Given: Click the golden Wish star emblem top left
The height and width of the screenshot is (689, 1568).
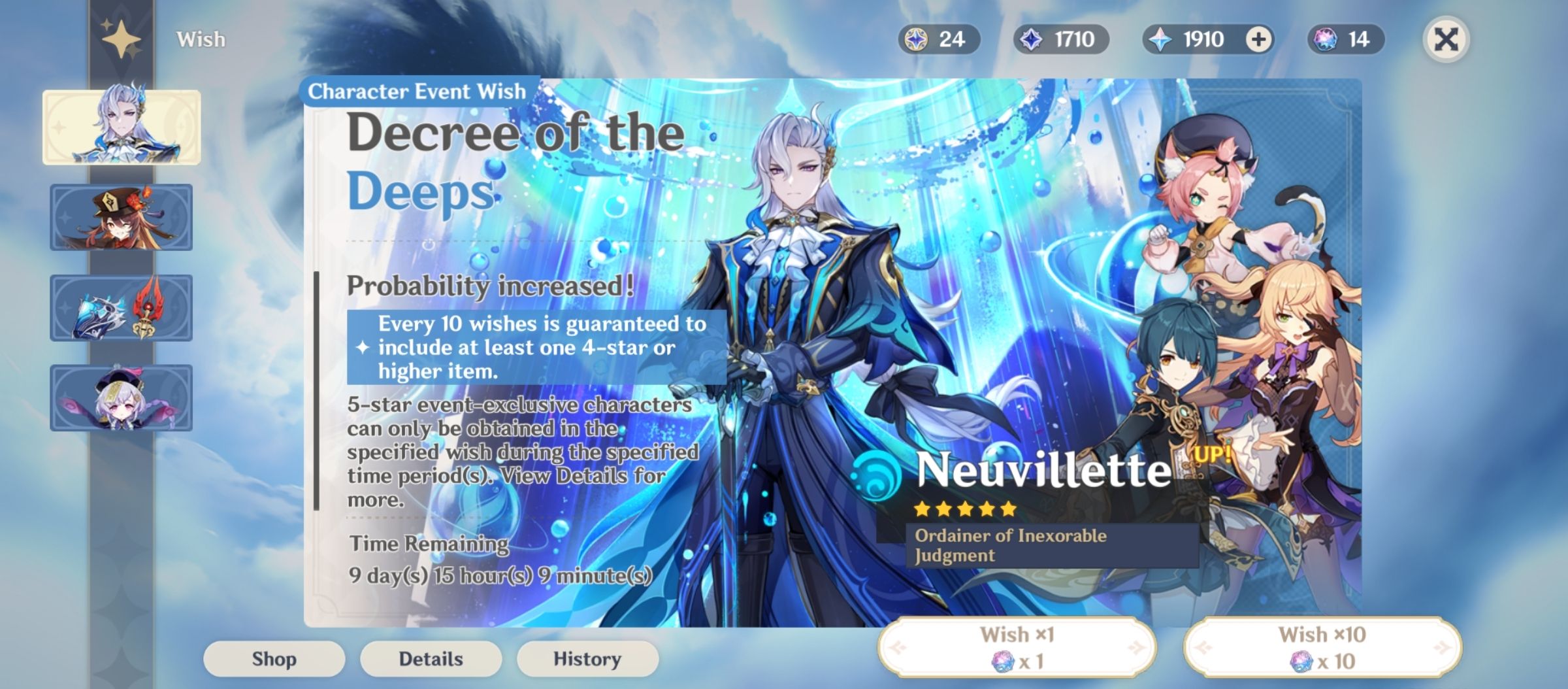Looking at the screenshot, I should (120, 39).
